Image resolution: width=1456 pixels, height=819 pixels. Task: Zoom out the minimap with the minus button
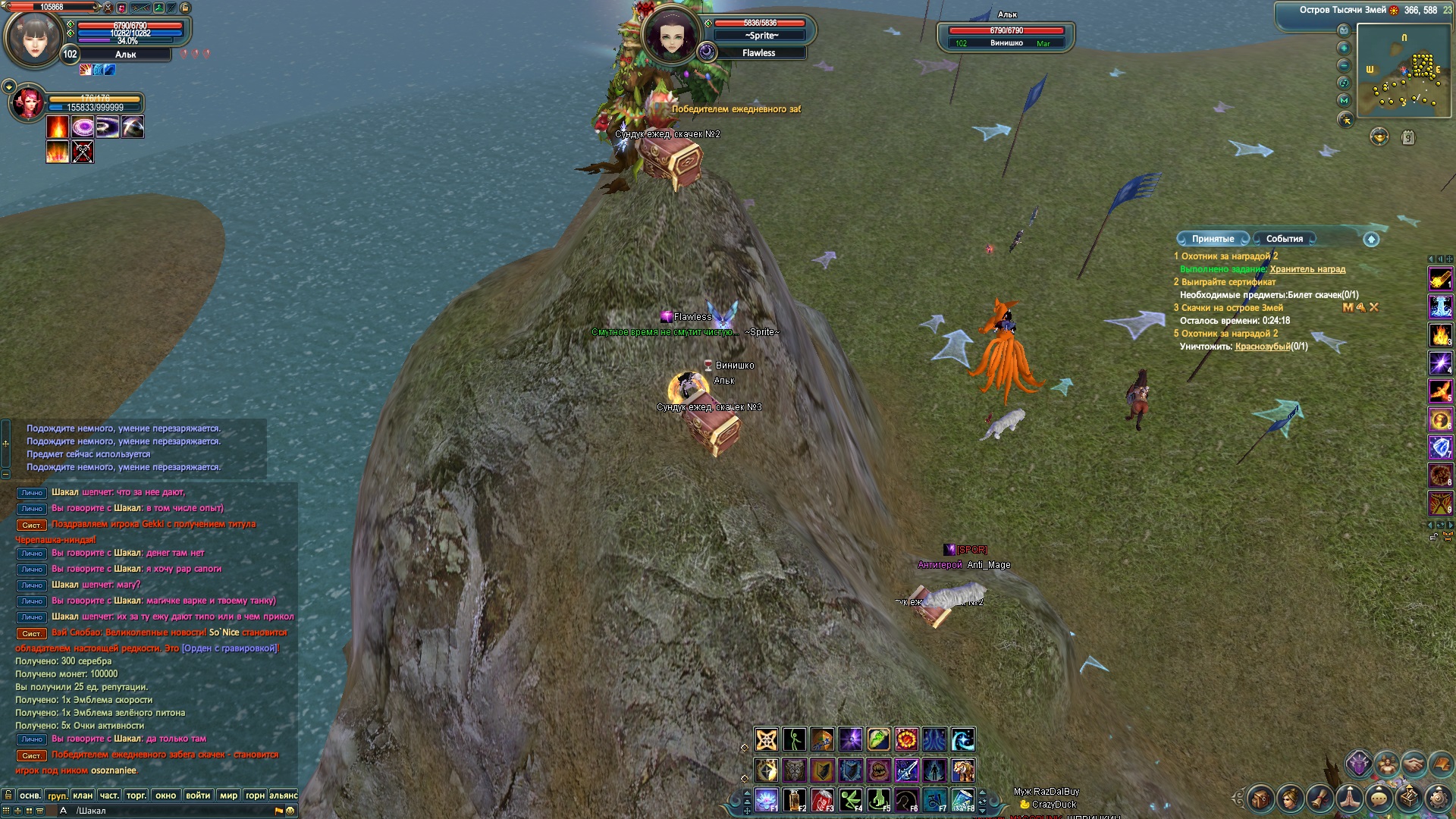(x=1344, y=65)
